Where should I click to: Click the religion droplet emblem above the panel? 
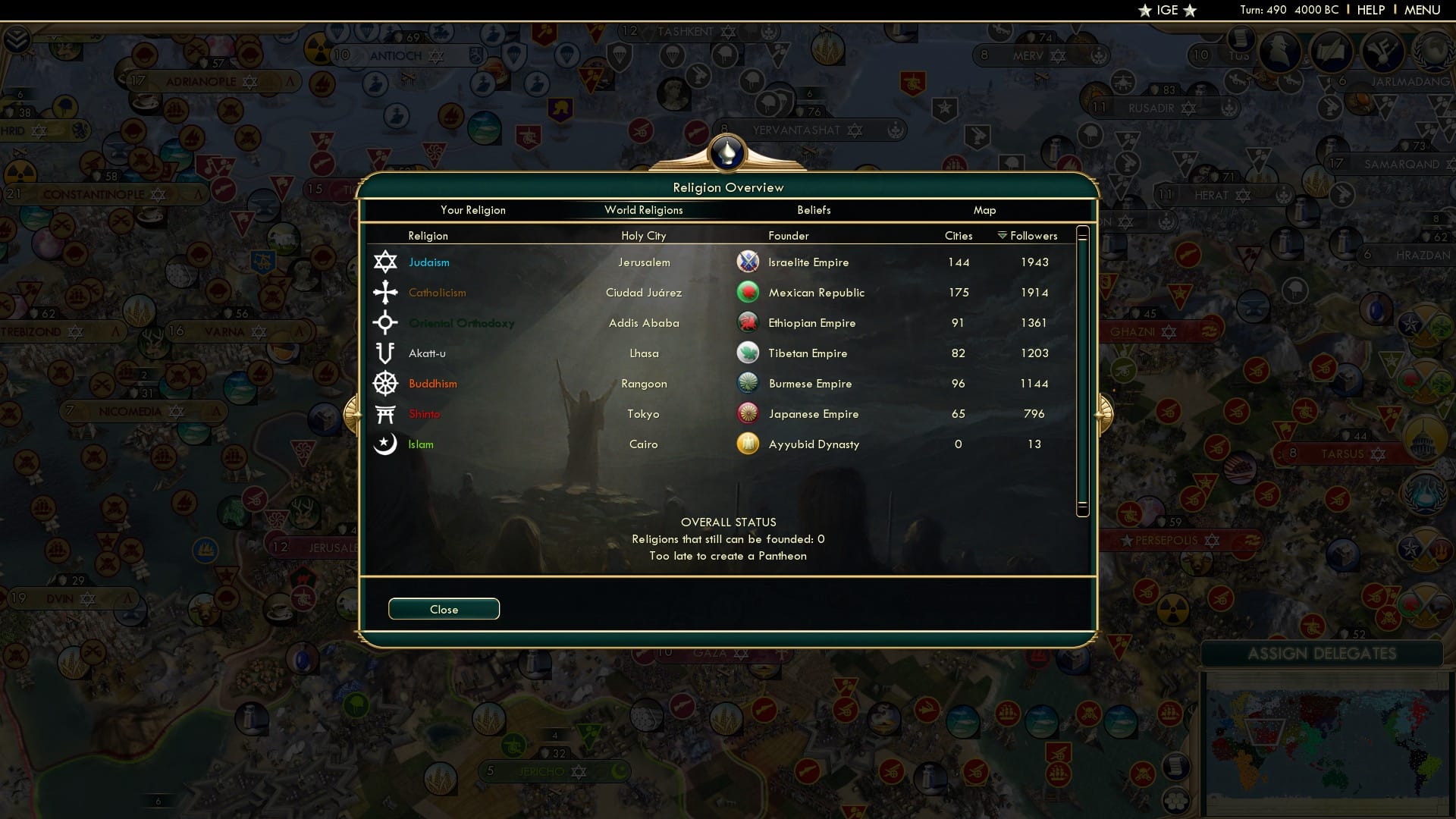727,152
